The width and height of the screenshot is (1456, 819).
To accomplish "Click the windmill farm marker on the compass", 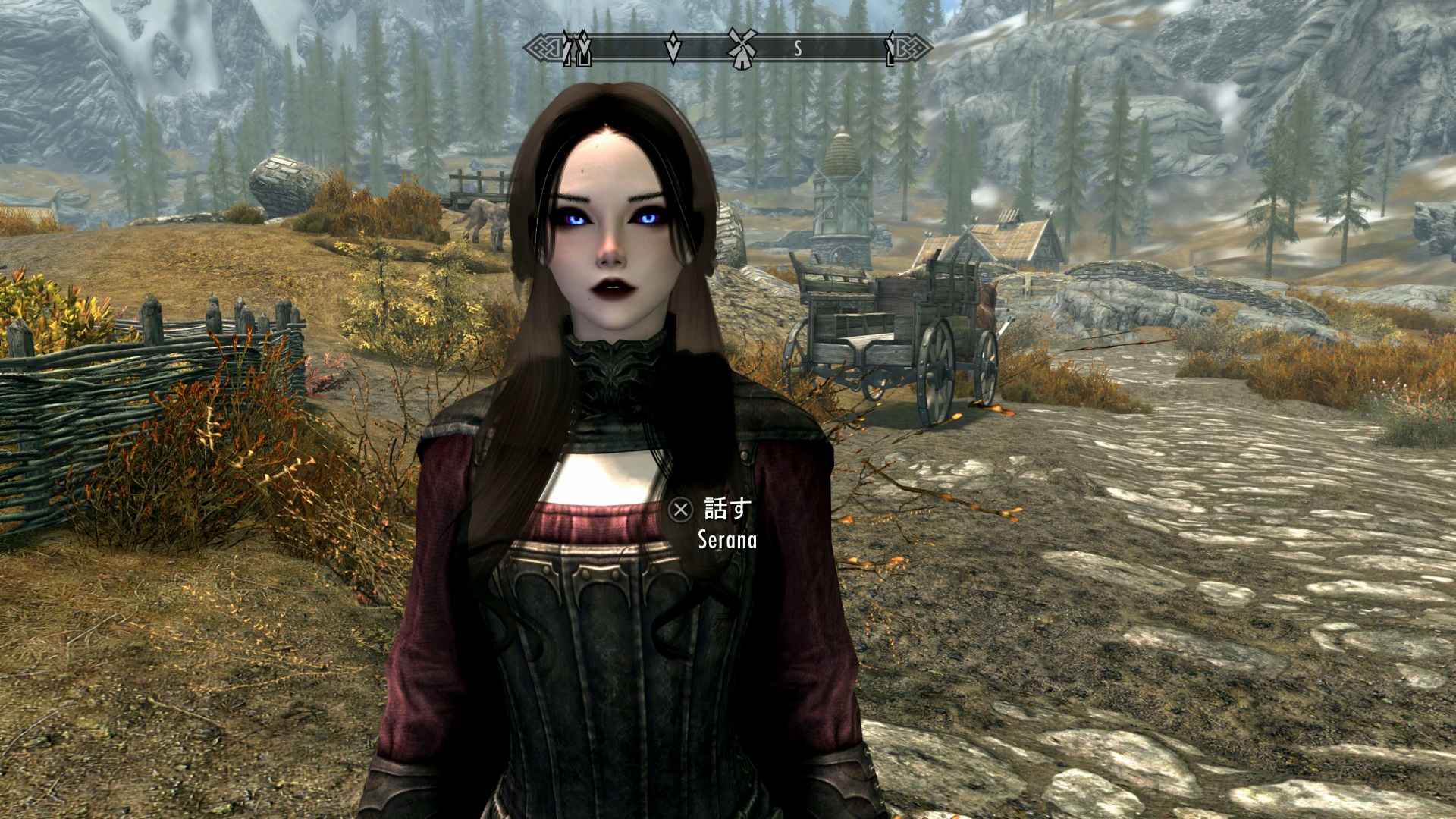I will (x=742, y=48).
